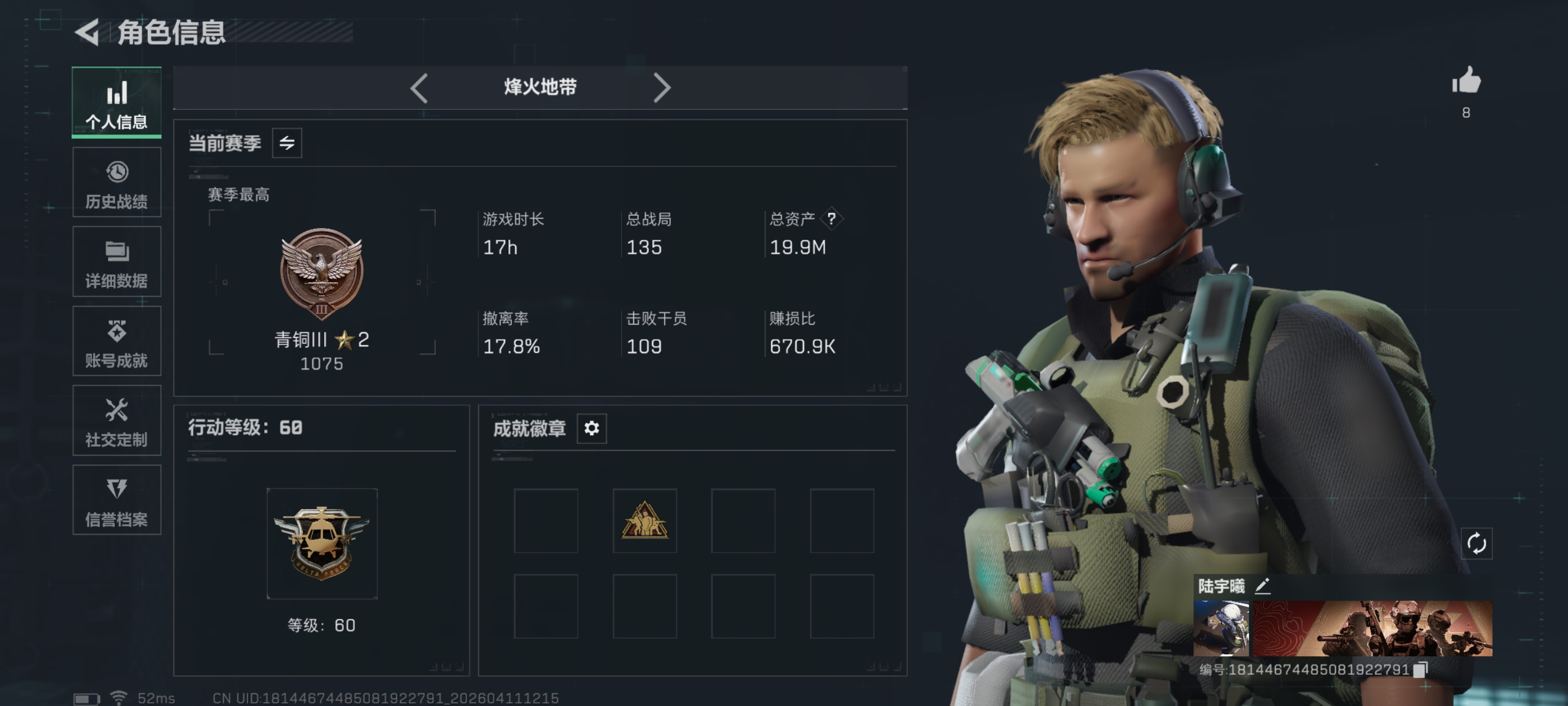Open the 历史战绩 tab
1568x706 pixels.
click(116, 182)
